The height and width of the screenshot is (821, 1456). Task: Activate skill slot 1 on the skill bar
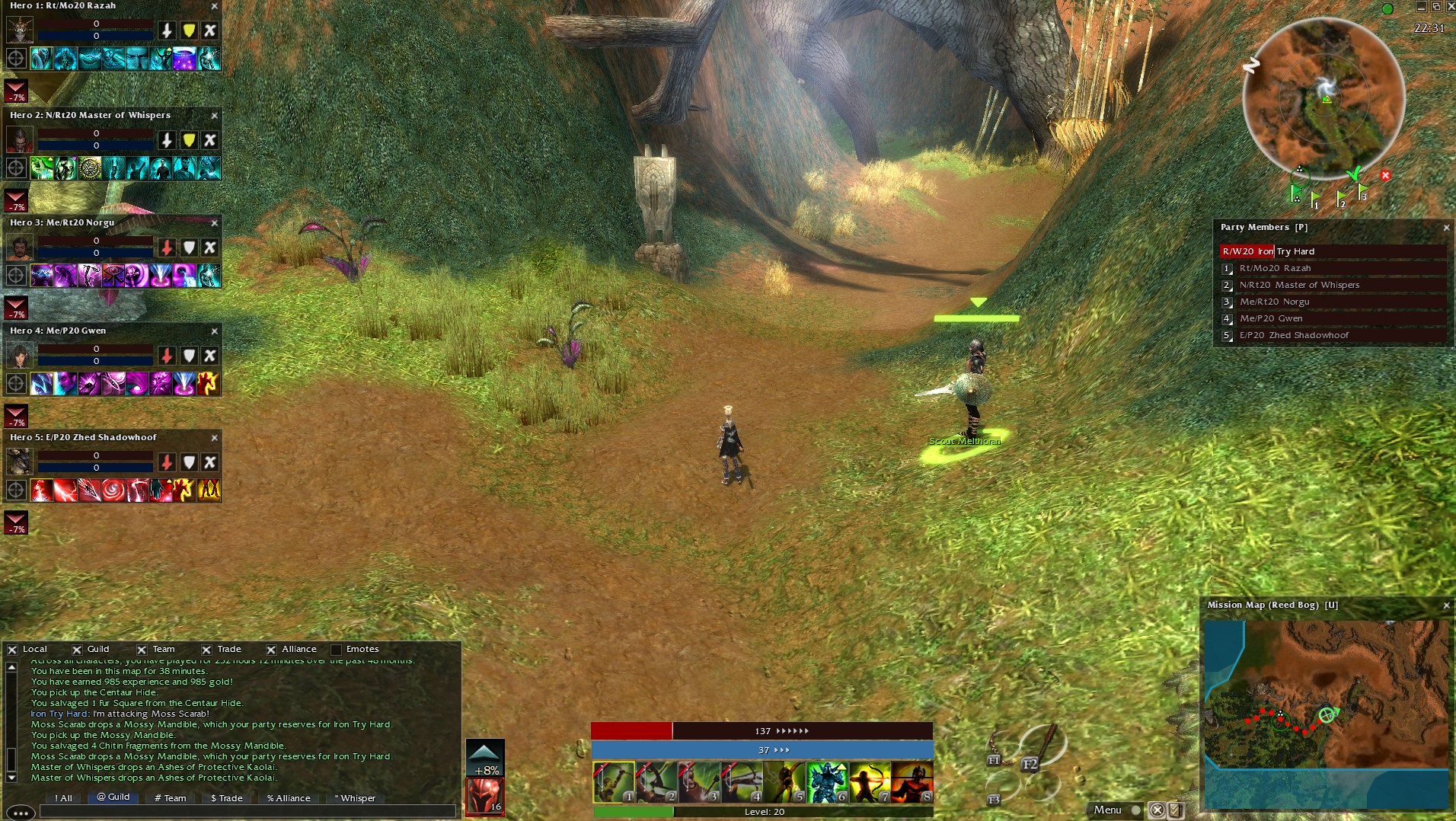(614, 783)
